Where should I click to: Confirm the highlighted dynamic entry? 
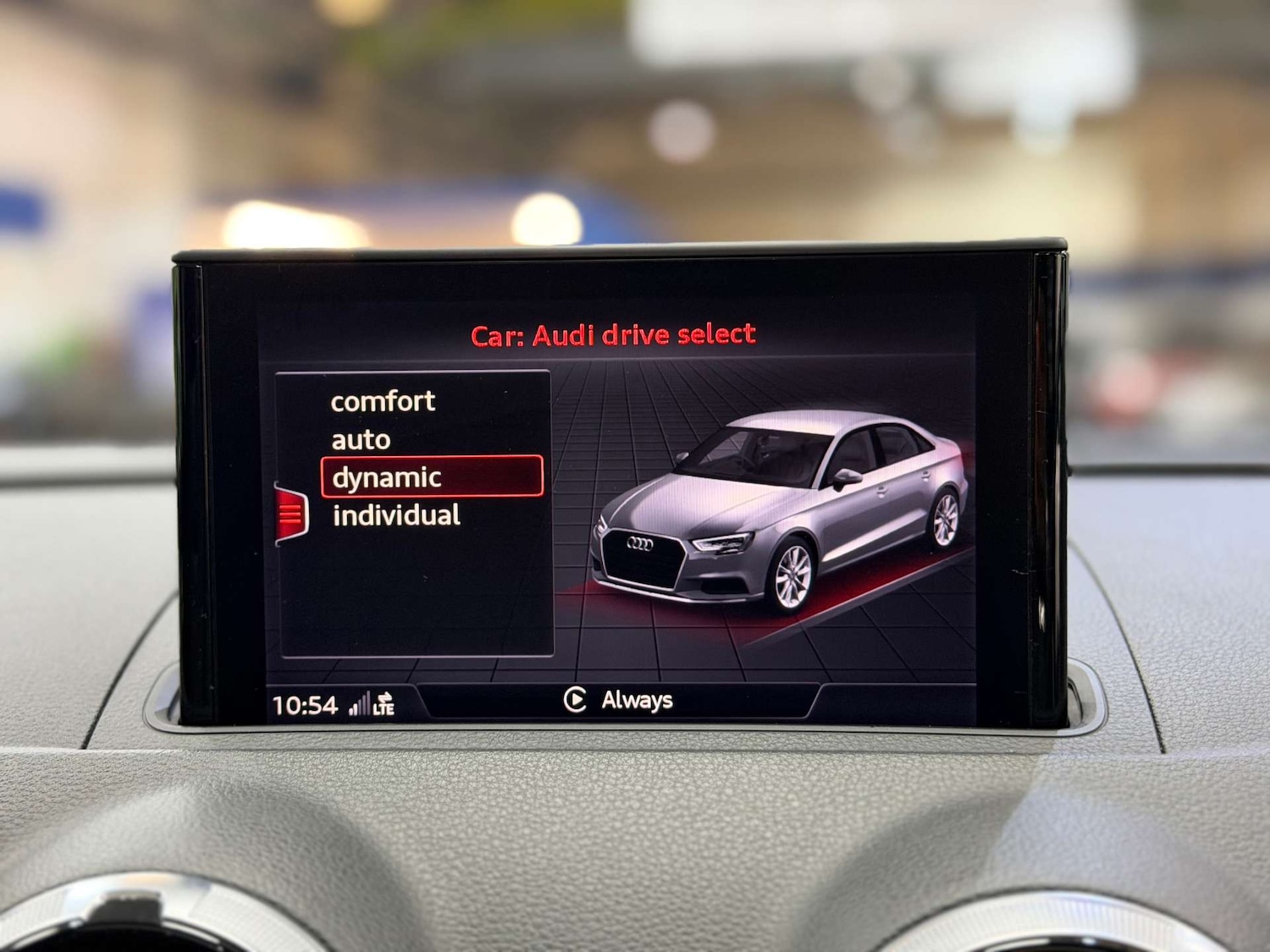coord(387,477)
